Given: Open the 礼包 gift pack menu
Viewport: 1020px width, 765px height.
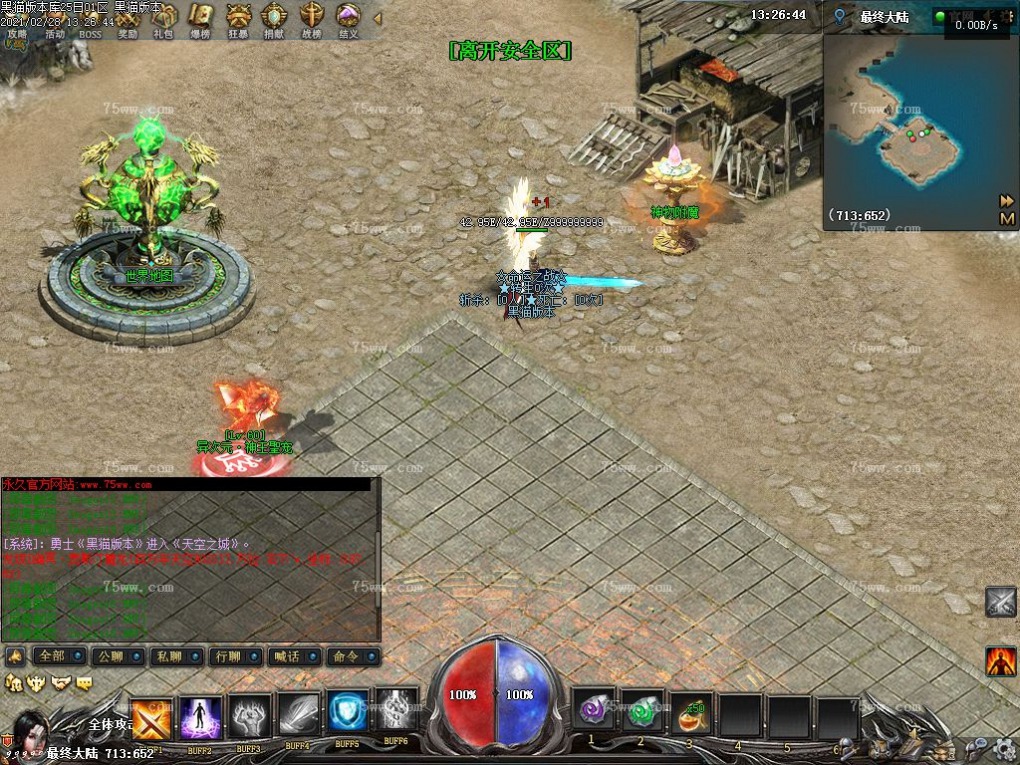Looking at the screenshot, I should click(164, 18).
